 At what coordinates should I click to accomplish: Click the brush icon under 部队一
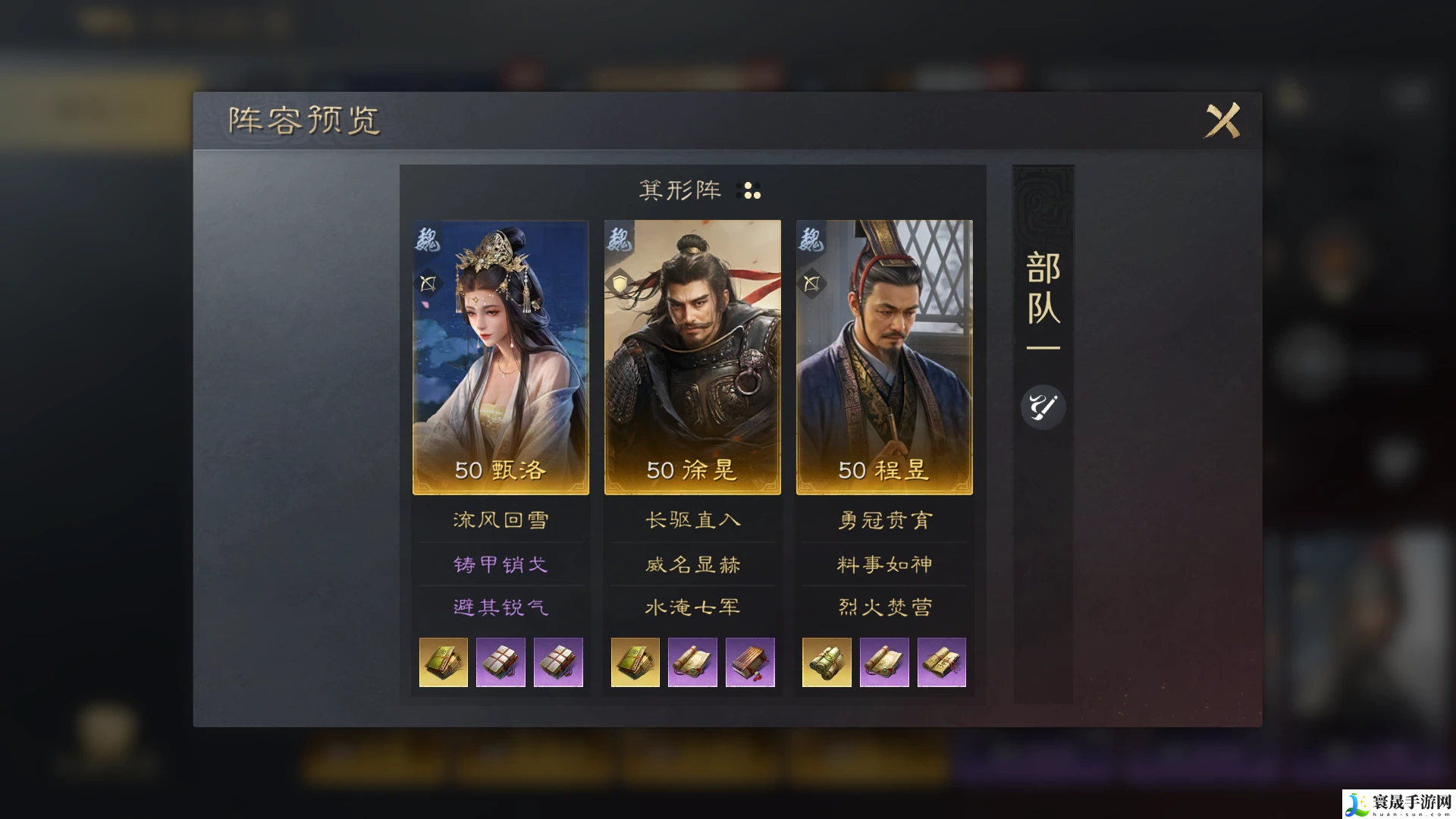click(x=1043, y=407)
